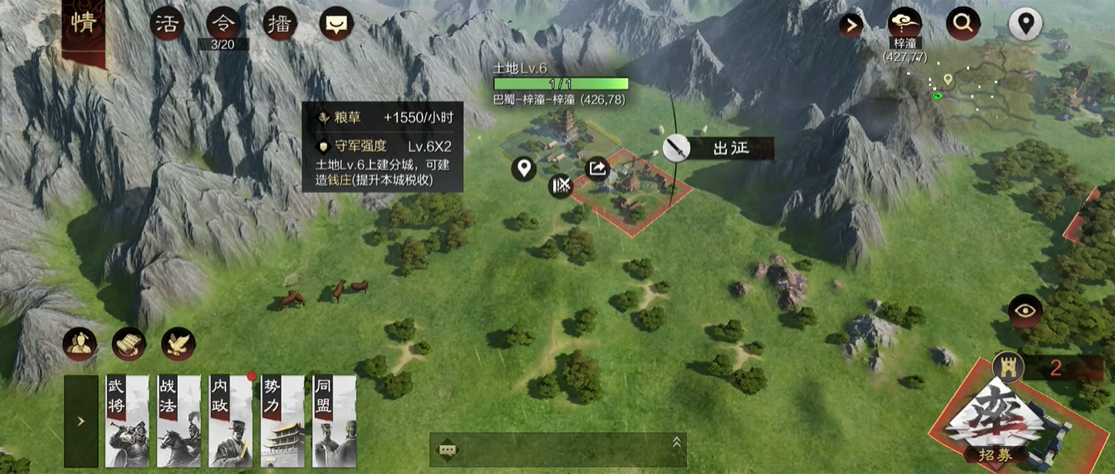Open the 势力 faction card
Screen dimensions: 1115x474
283,421
